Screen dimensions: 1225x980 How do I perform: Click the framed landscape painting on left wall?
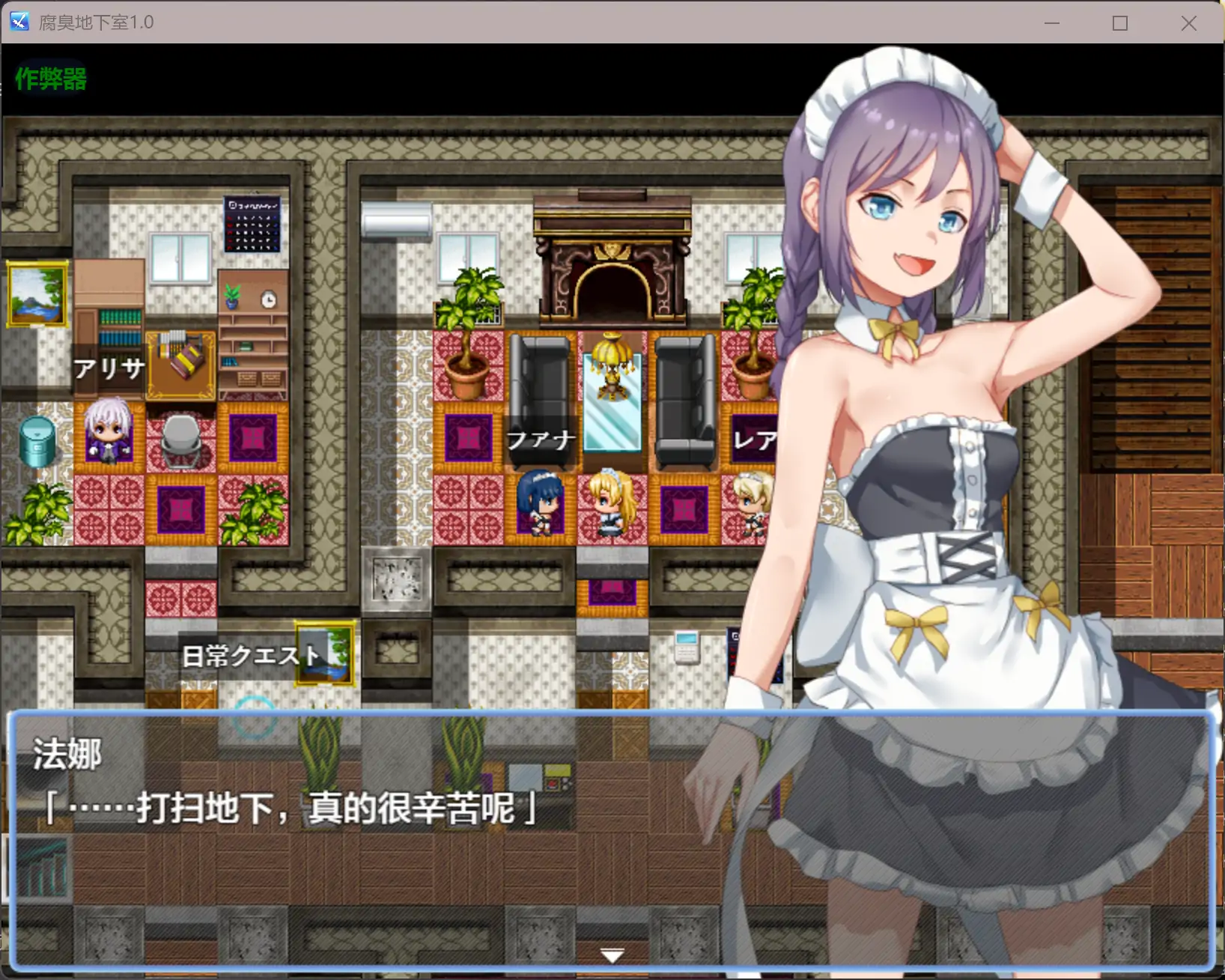(37, 294)
